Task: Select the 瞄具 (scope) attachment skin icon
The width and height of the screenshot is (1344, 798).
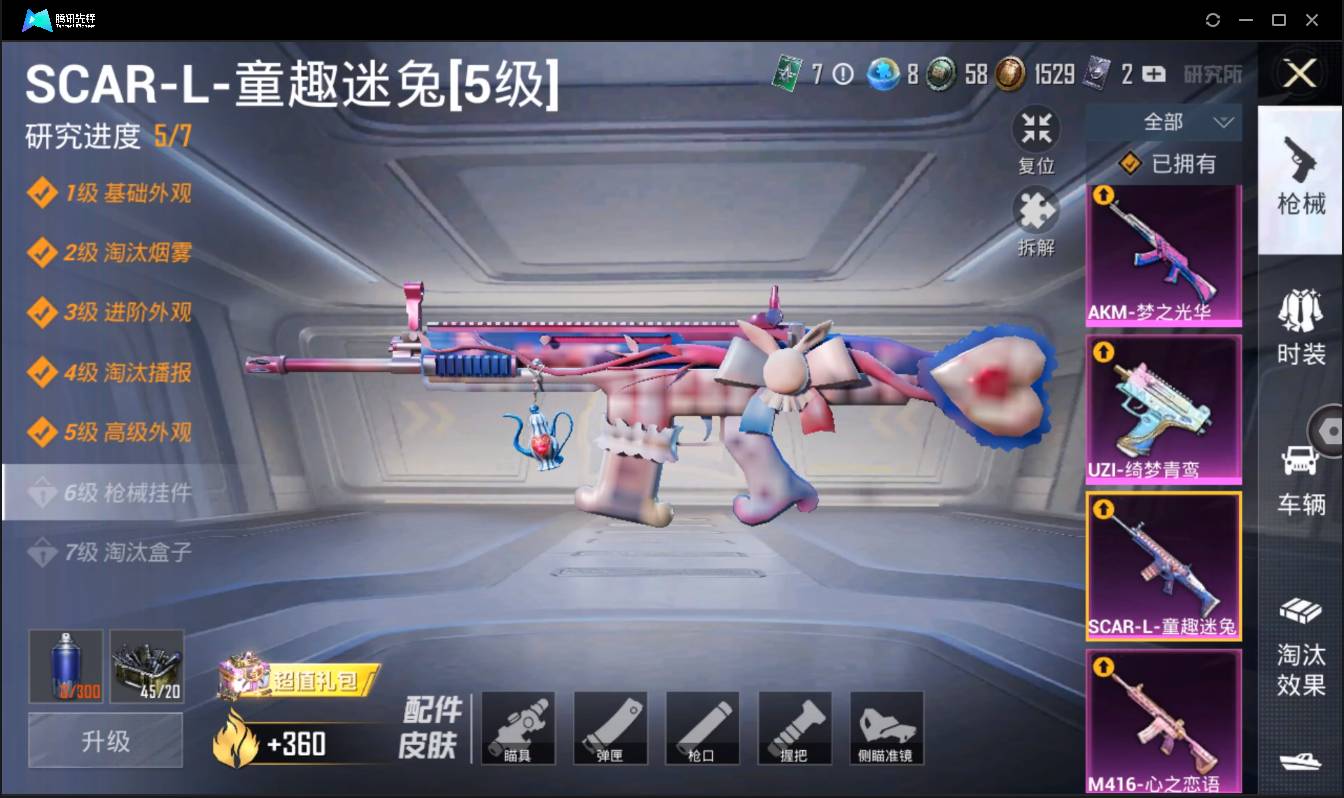Action: tap(518, 727)
